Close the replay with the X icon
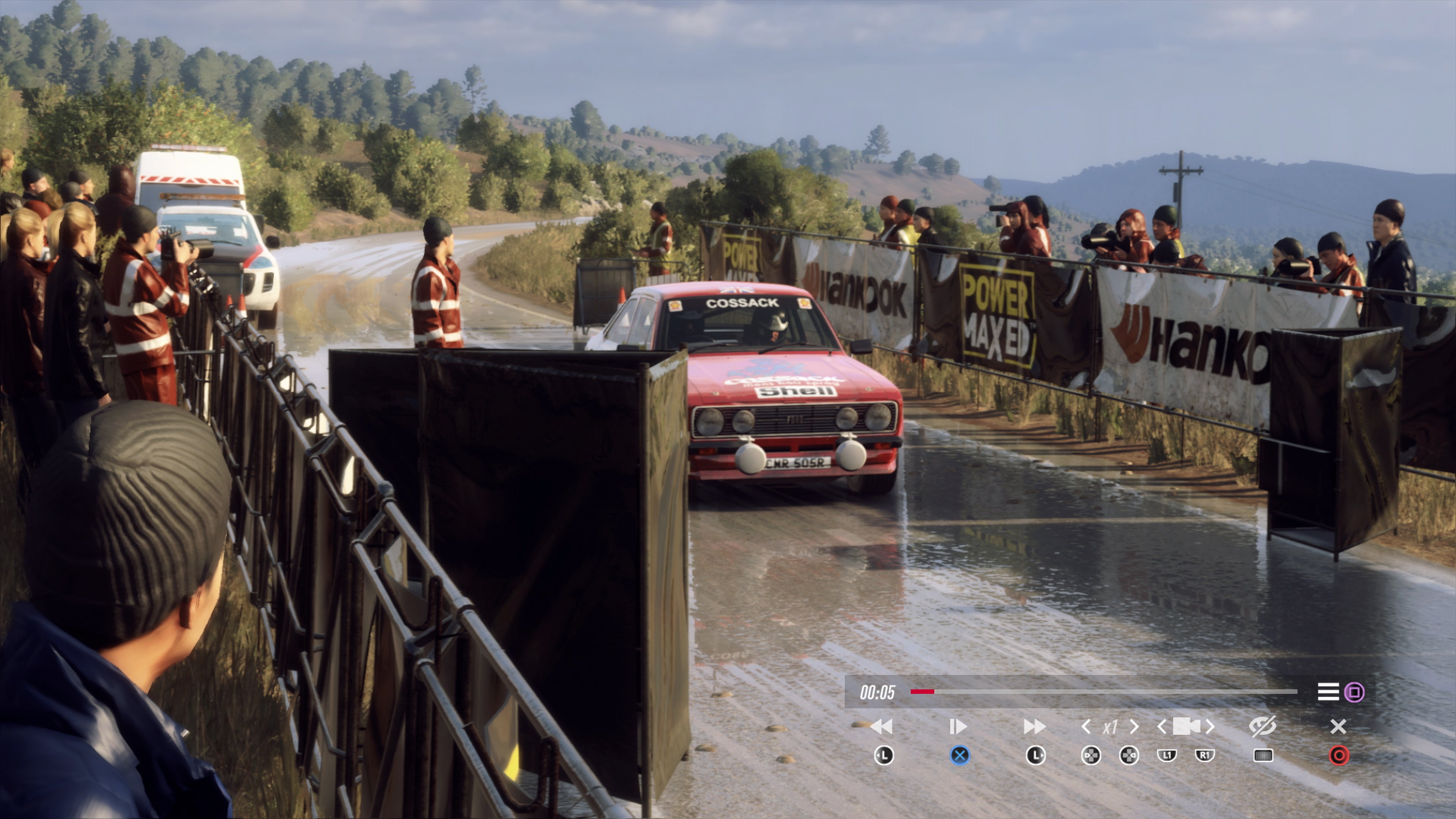 tap(1338, 726)
